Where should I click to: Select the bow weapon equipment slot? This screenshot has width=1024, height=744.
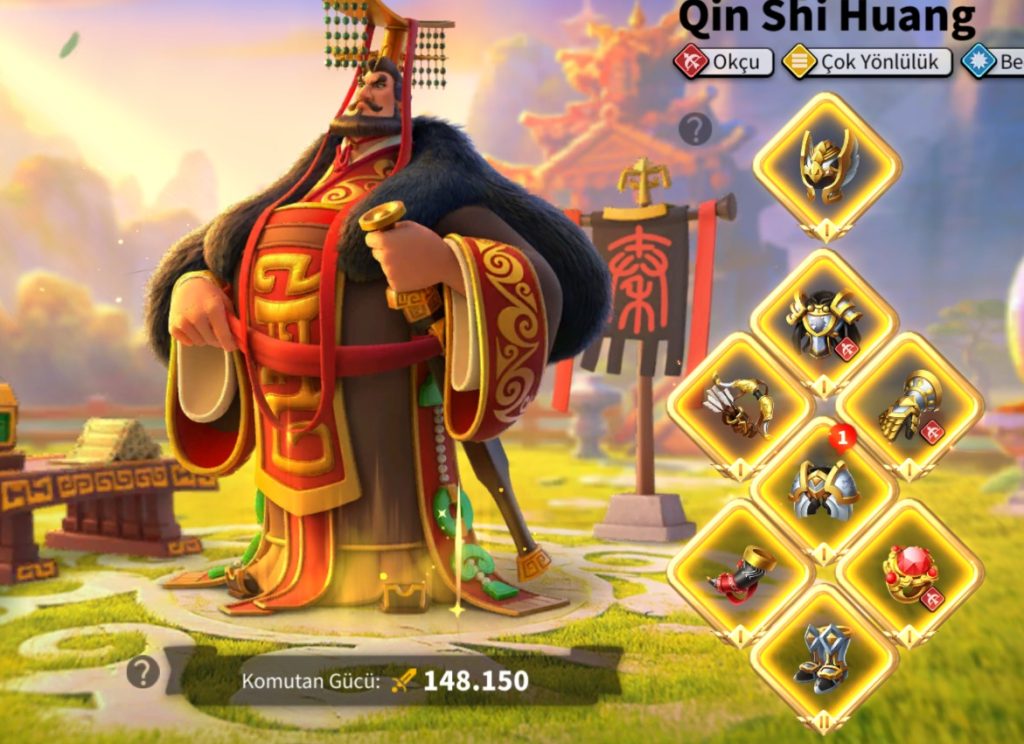(740, 405)
